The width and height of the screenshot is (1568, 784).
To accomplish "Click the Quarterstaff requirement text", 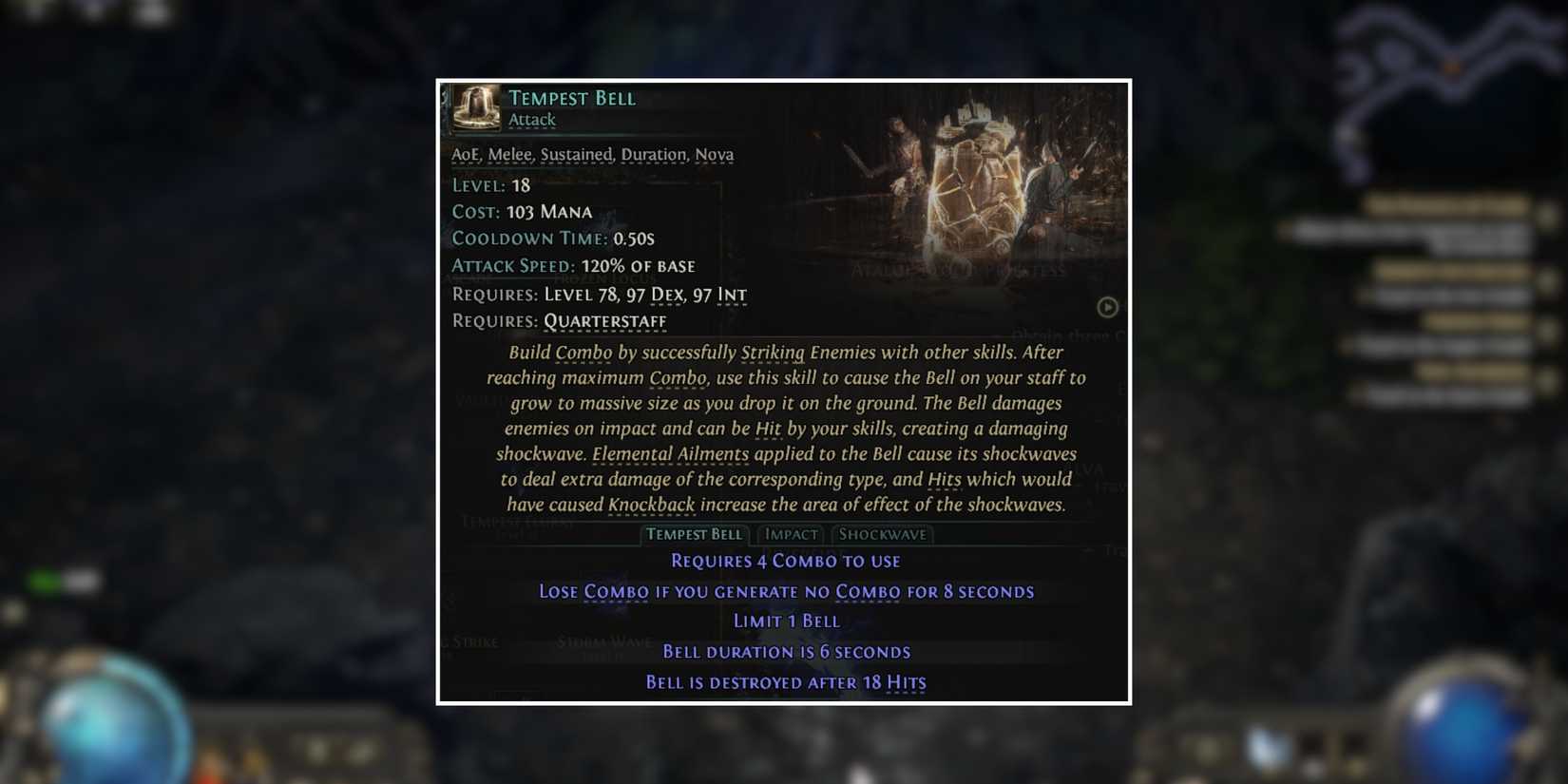I will click(604, 321).
